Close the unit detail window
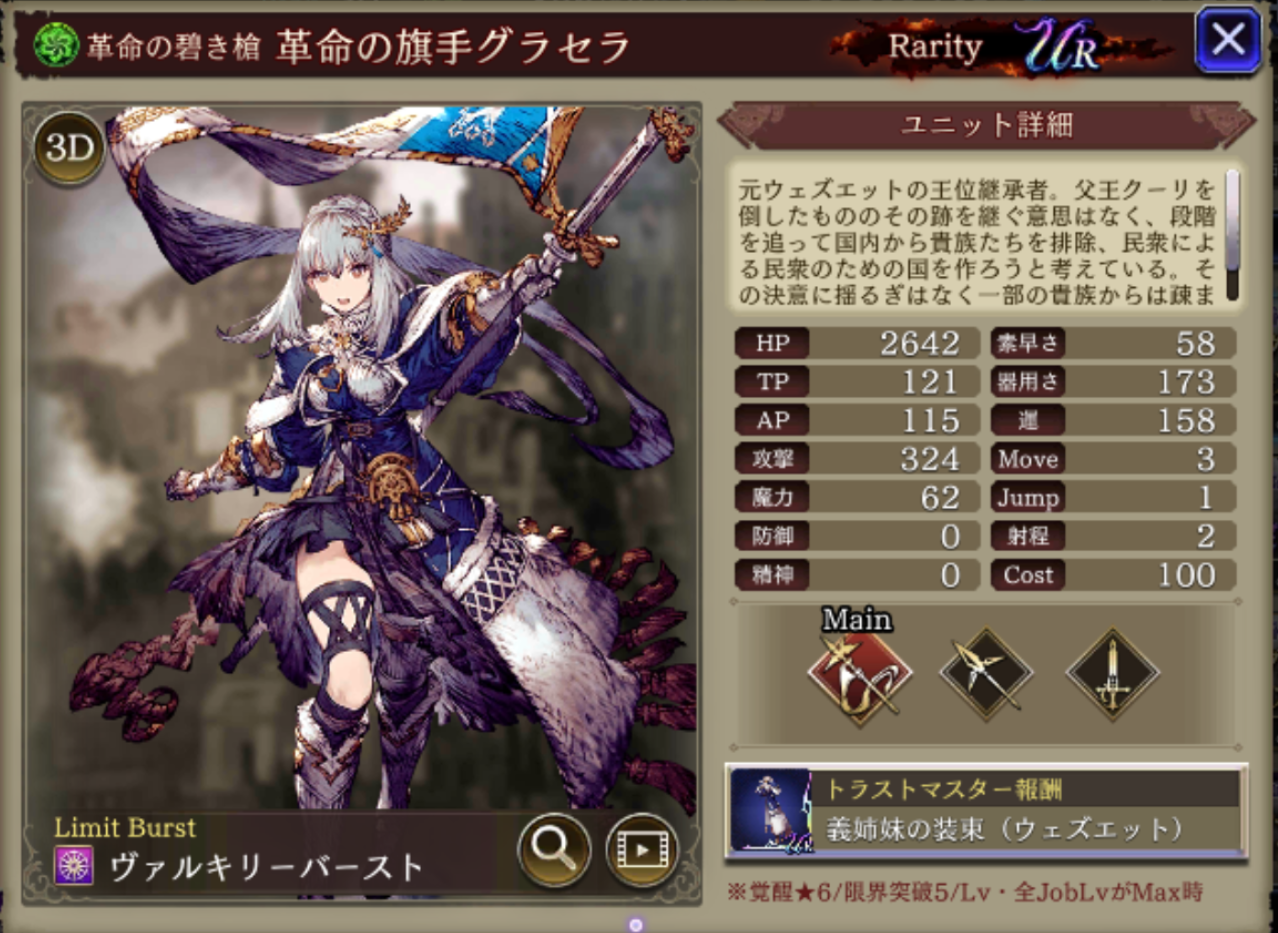The image size is (1278, 933). pyautogui.click(x=1227, y=40)
